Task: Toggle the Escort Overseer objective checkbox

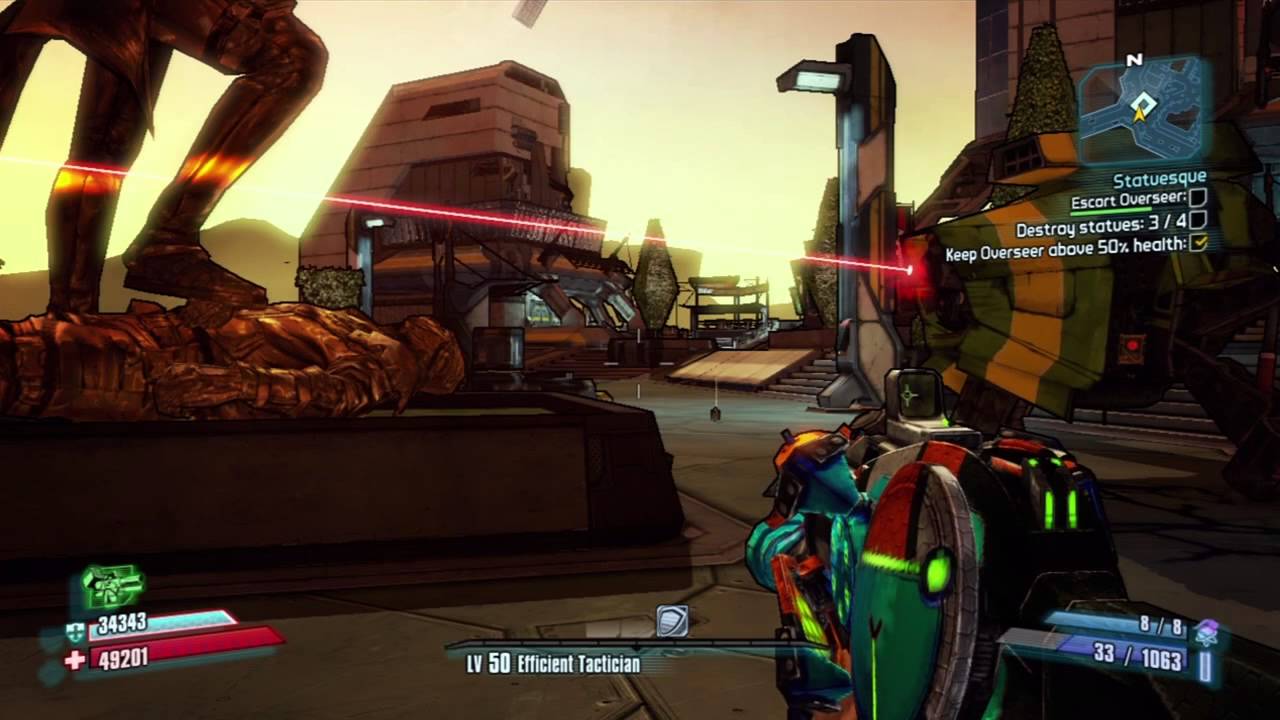Action: tap(1197, 199)
